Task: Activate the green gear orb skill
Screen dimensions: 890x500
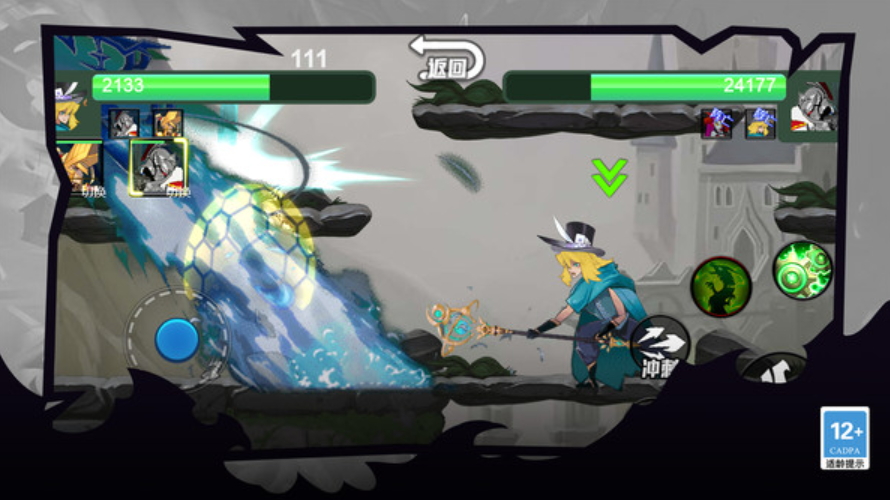Action: (802, 270)
